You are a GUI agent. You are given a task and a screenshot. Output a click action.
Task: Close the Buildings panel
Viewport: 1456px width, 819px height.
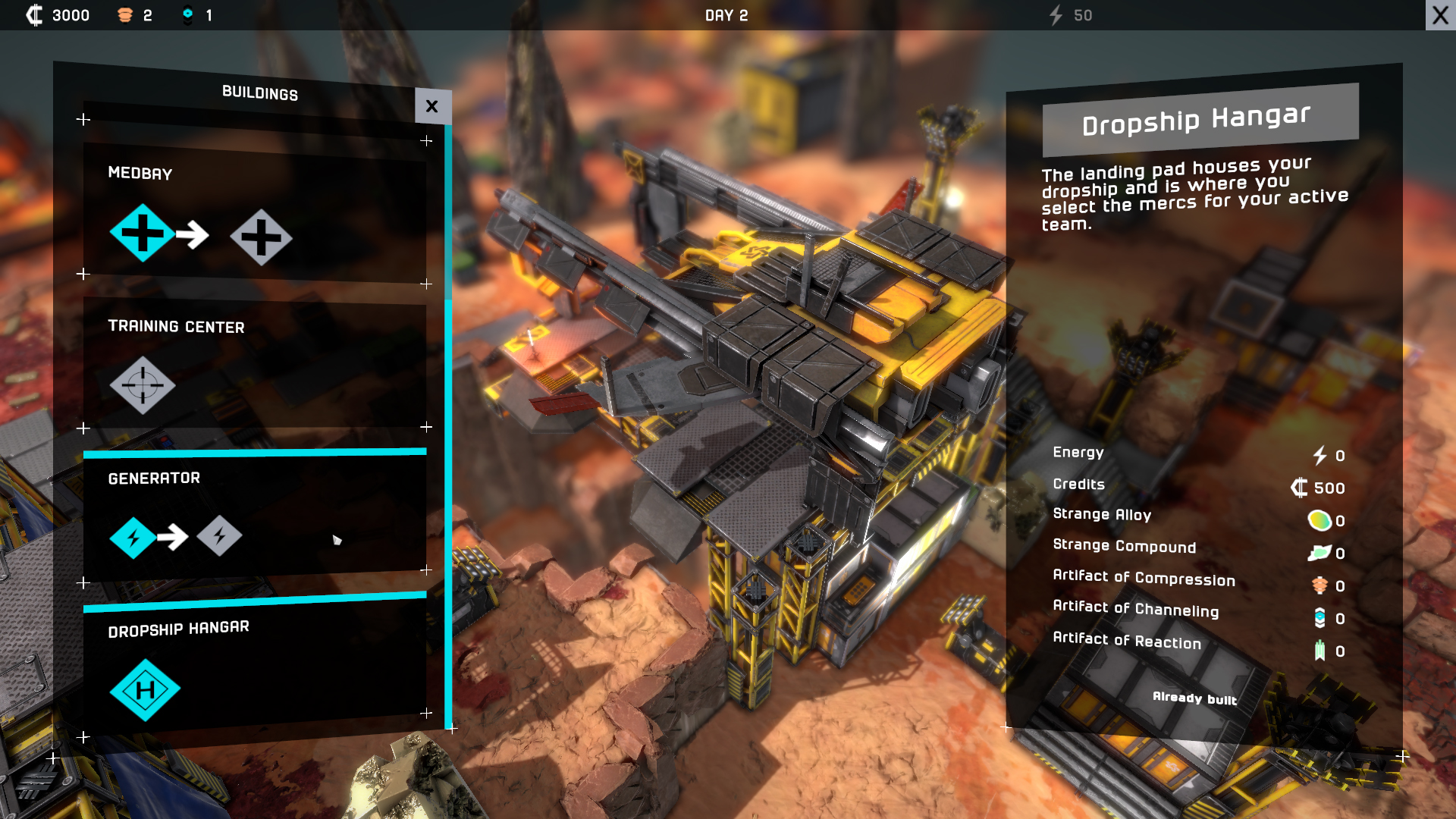[x=432, y=106]
